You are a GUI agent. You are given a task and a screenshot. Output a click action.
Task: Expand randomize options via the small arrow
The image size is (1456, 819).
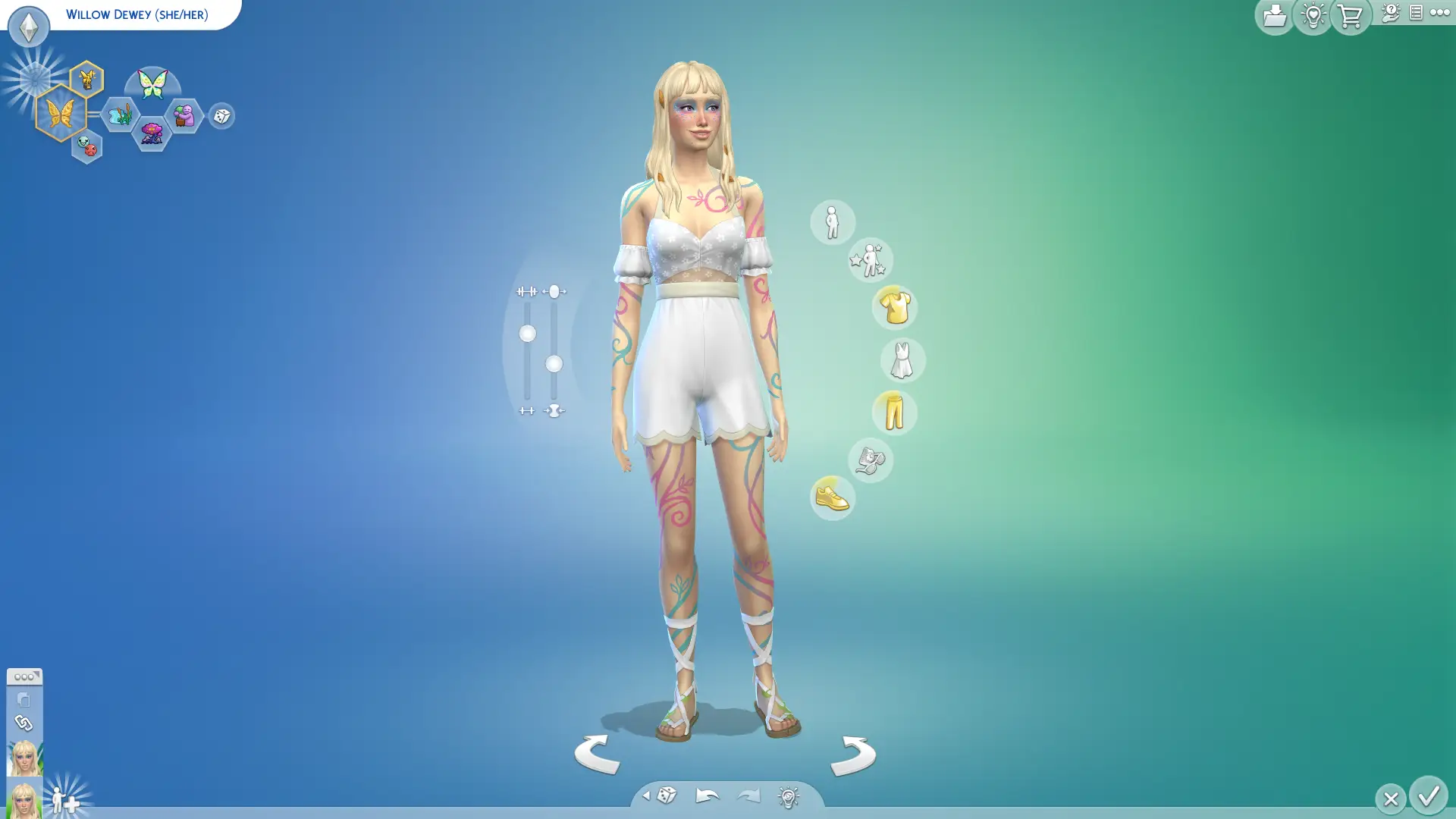click(x=647, y=796)
